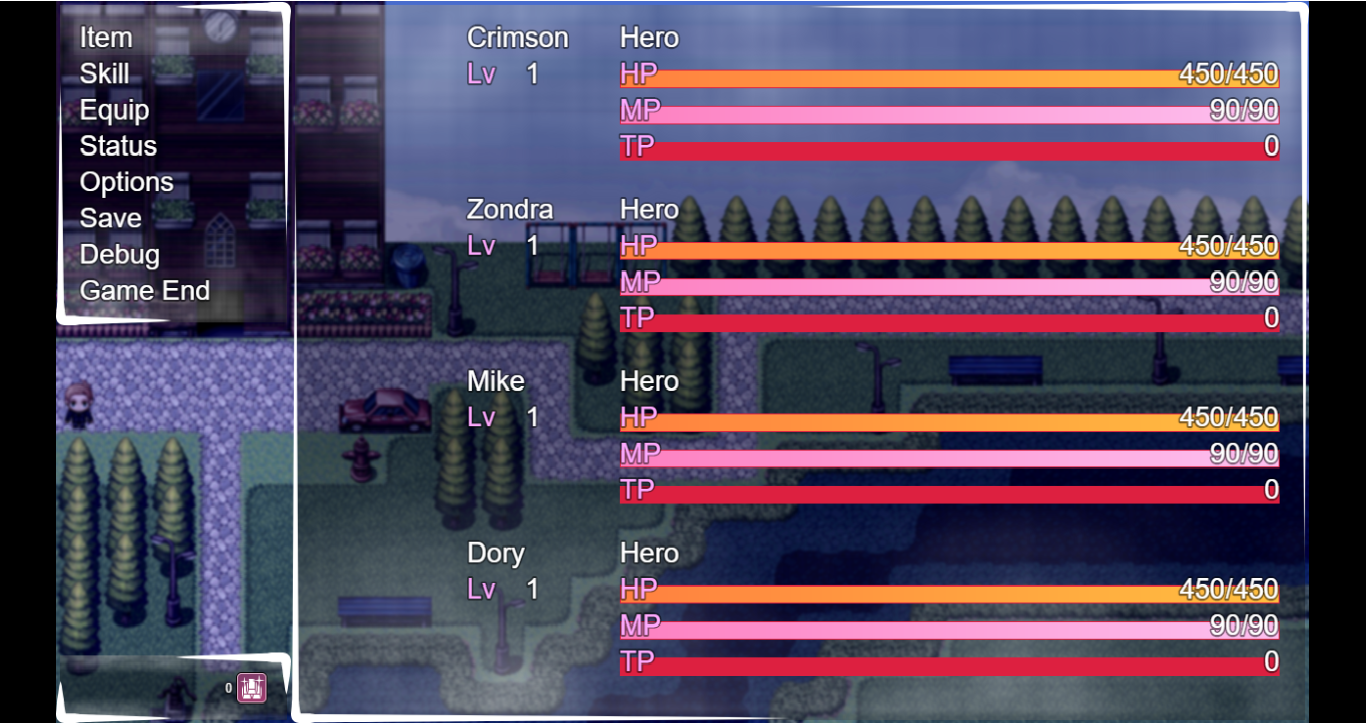Select Game End

[x=145, y=291]
